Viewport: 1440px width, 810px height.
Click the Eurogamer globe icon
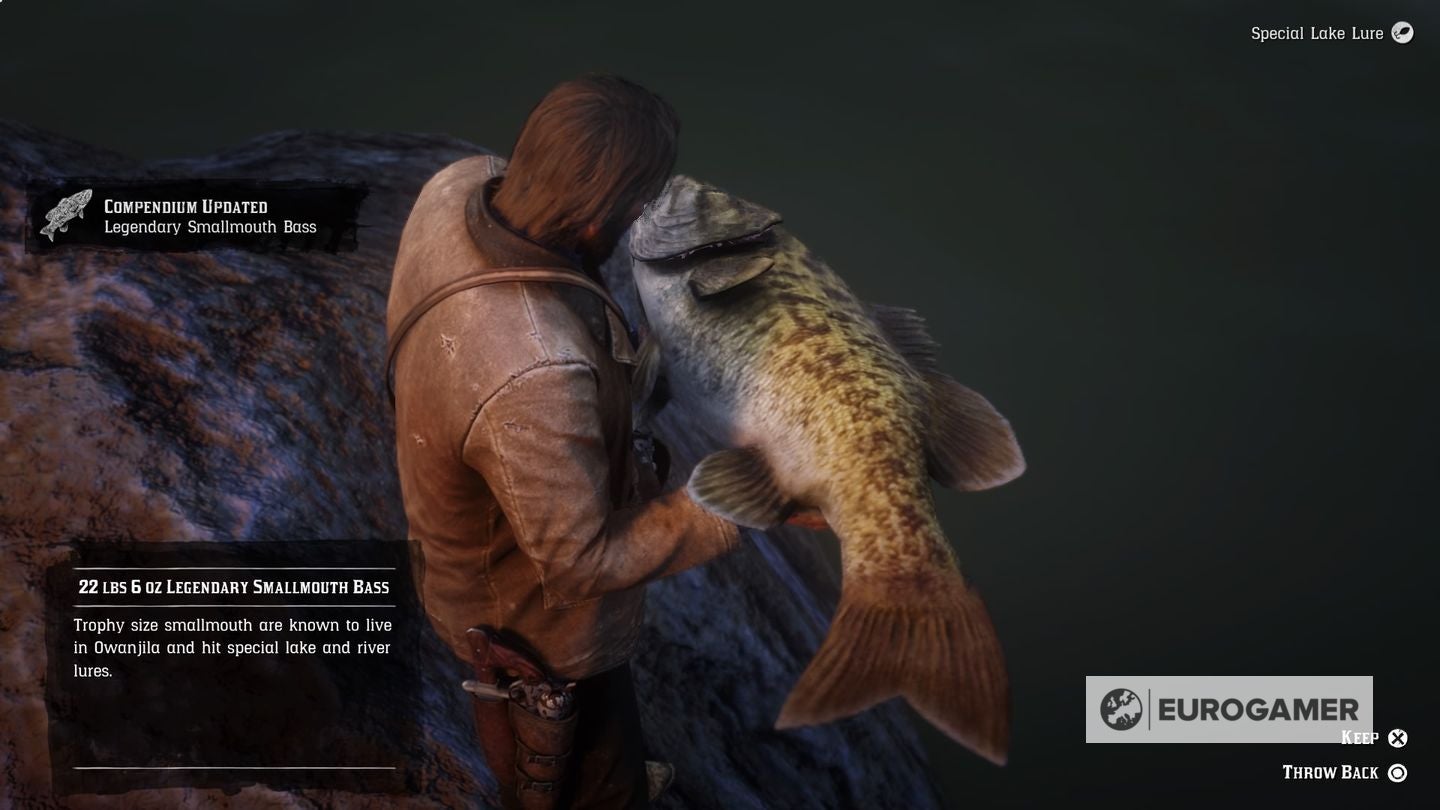tap(1123, 708)
